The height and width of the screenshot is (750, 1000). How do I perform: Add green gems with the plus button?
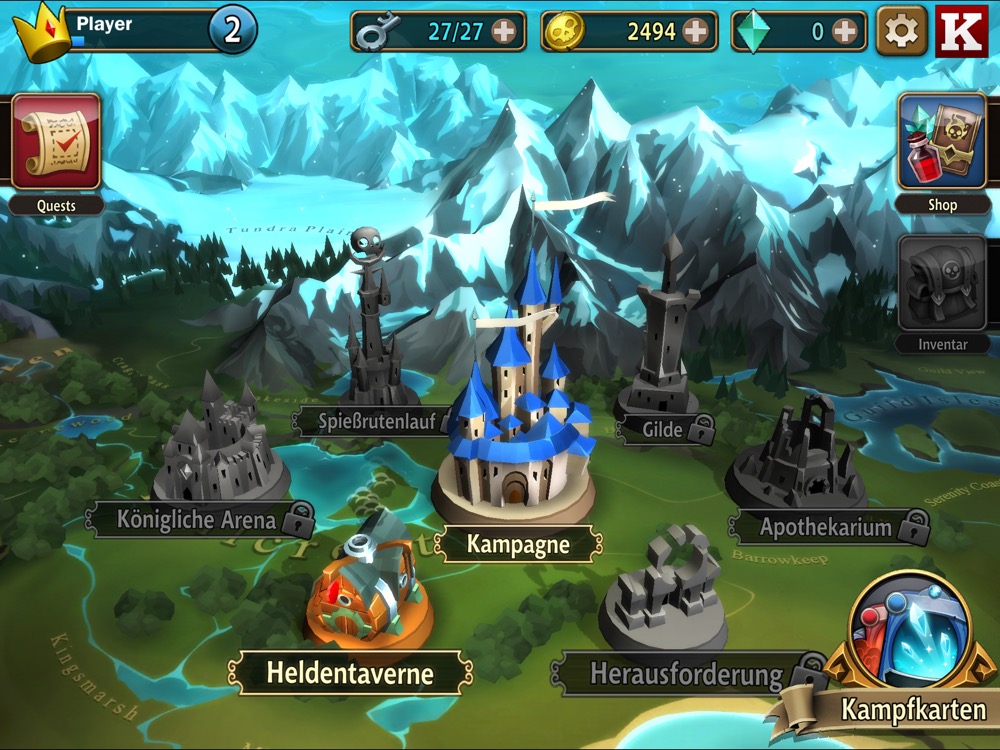845,32
